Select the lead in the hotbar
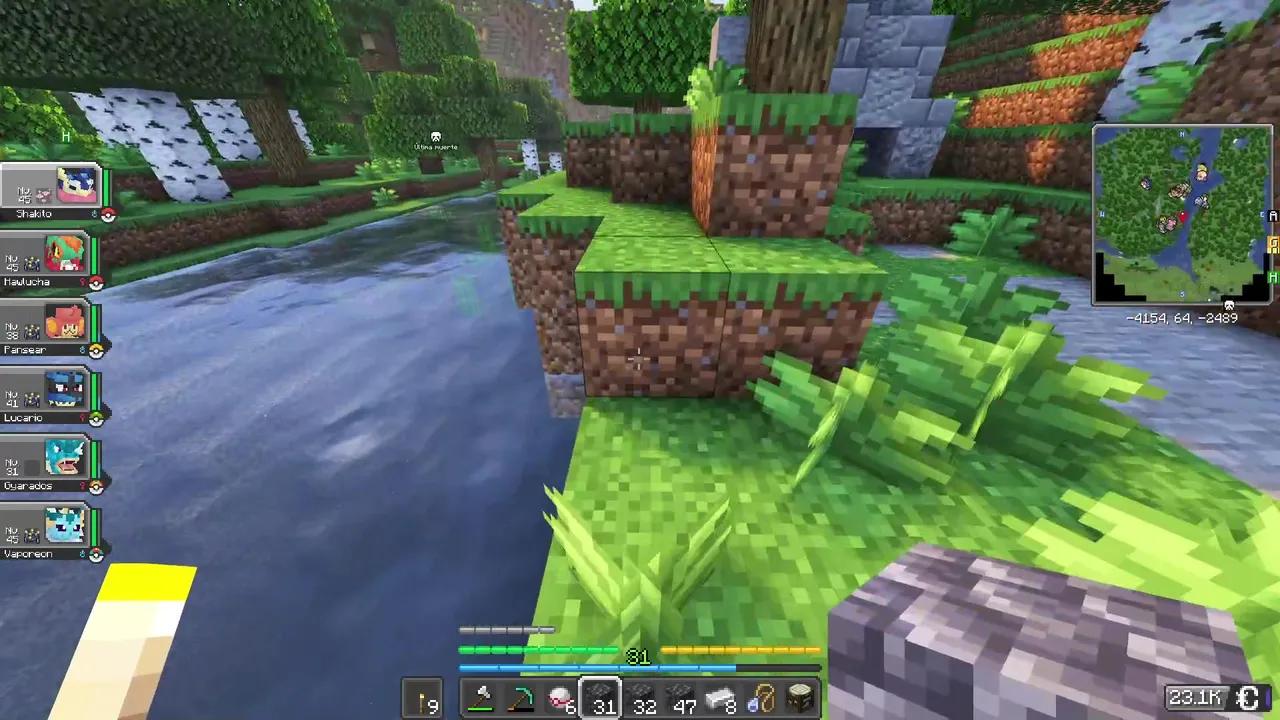 pyautogui.click(x=762, y=697)
